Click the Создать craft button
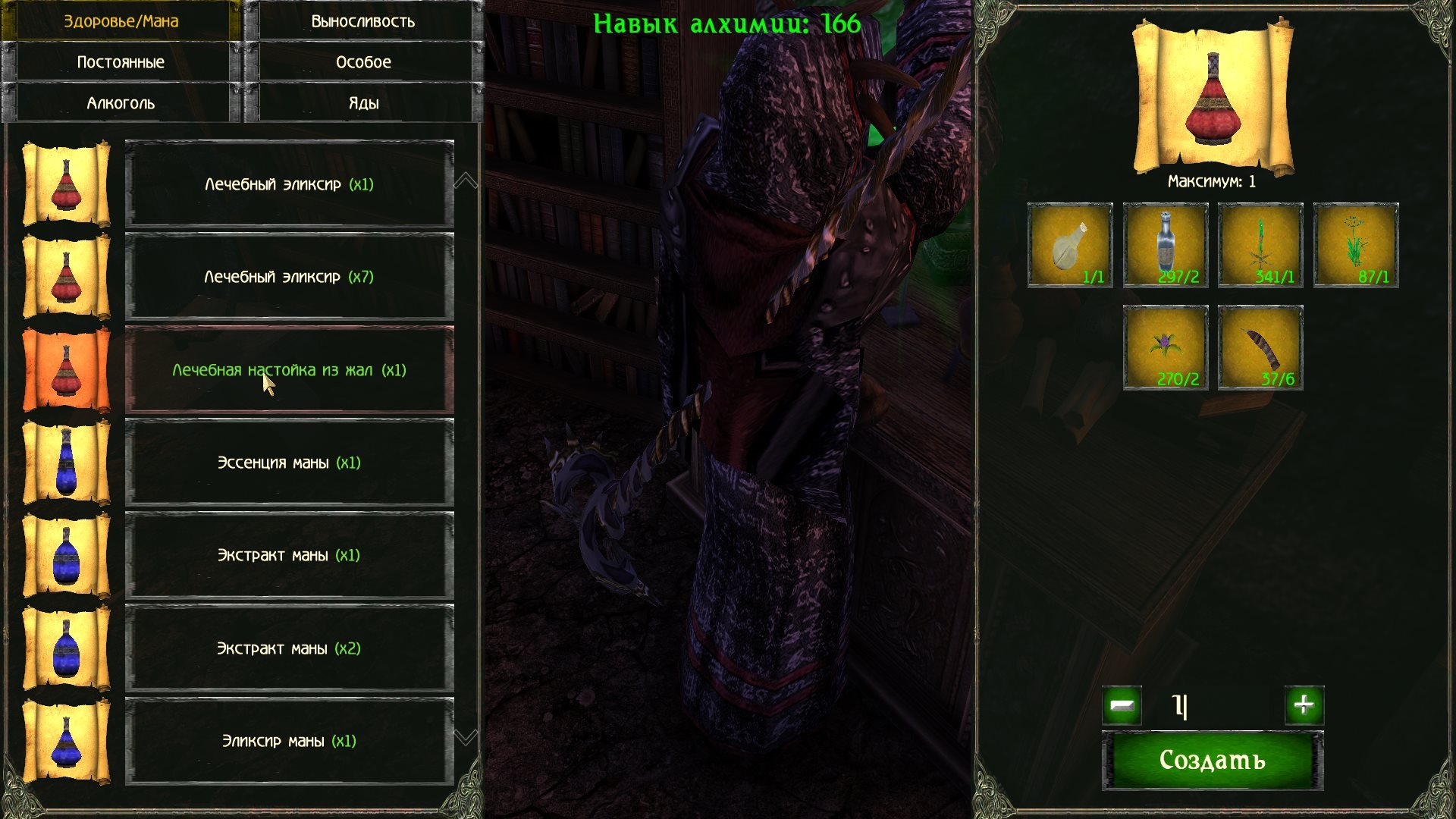This screenshot has height=819, width=1456. pos(1212,761)
